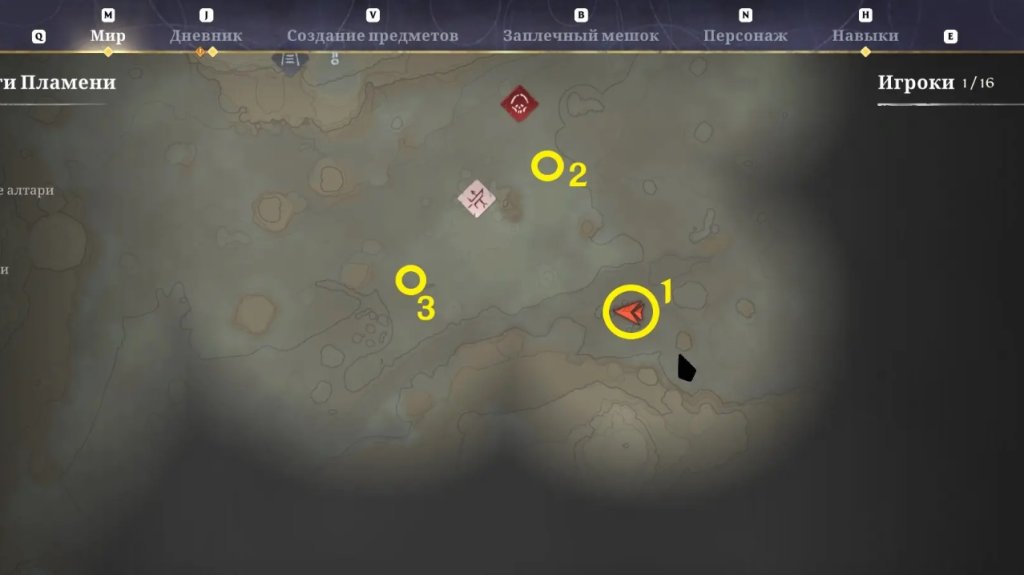This screenshot has width=1024, height=575.
Task: Open the Дневник tab
Action: [x=206, y=36]
